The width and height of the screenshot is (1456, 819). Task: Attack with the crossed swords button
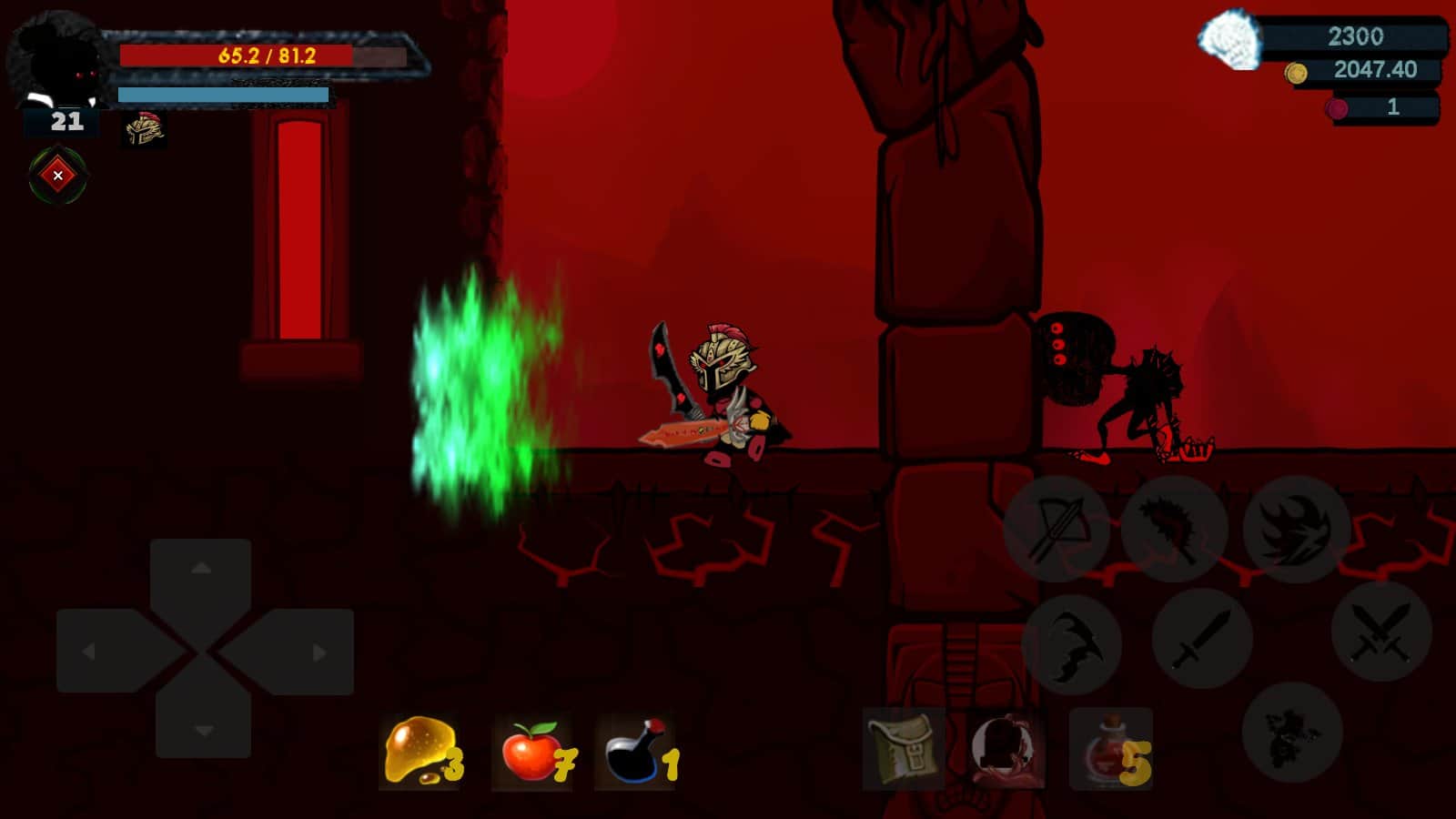1380,631
